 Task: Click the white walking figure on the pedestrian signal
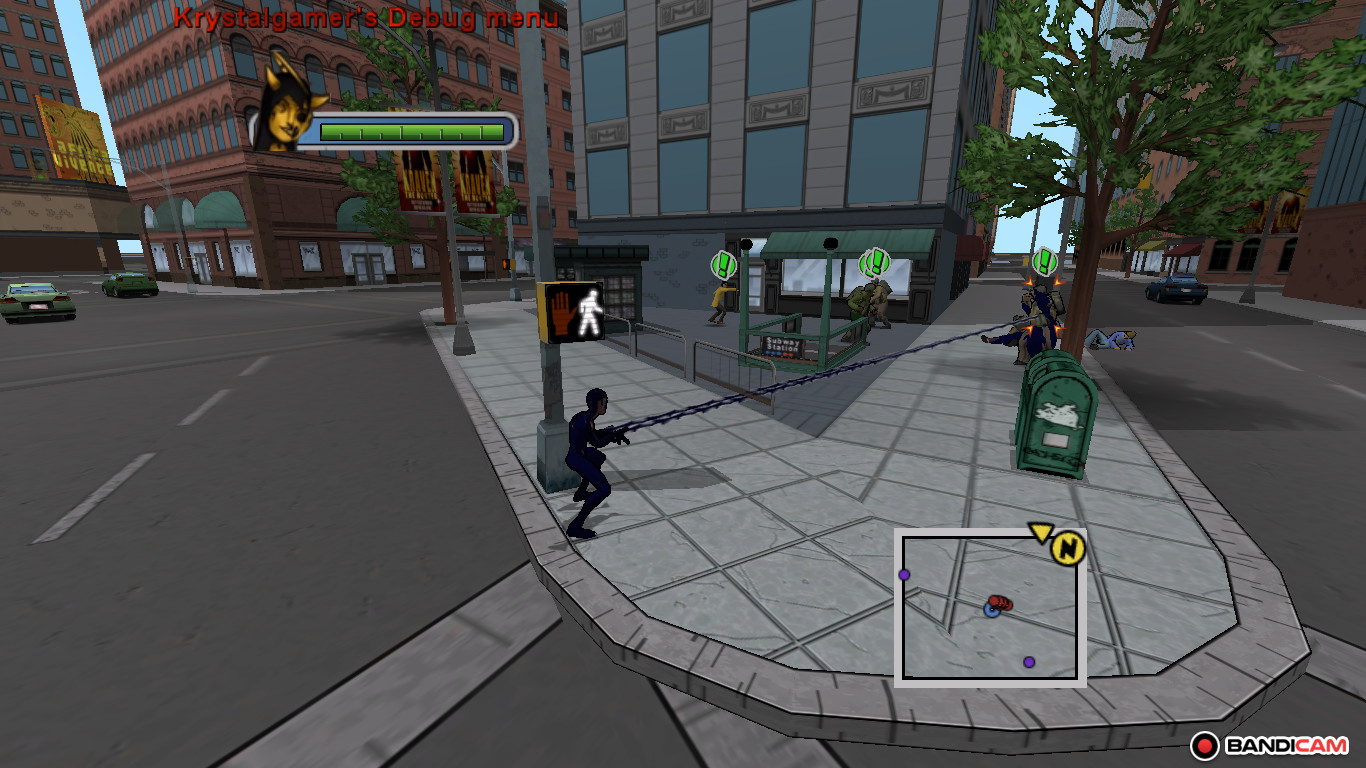[x=590, y=311]
